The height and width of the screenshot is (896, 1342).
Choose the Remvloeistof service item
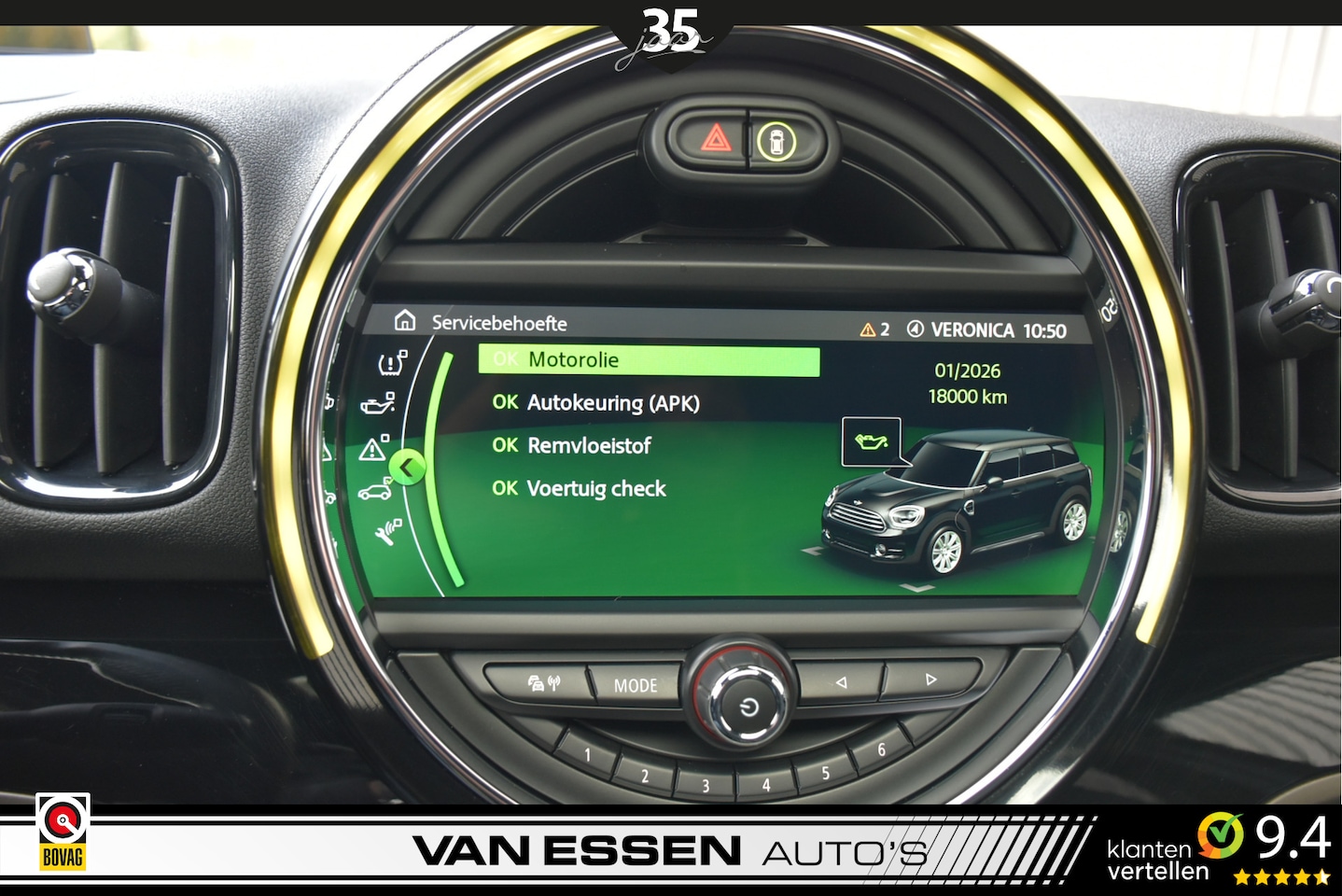[572, 446]
